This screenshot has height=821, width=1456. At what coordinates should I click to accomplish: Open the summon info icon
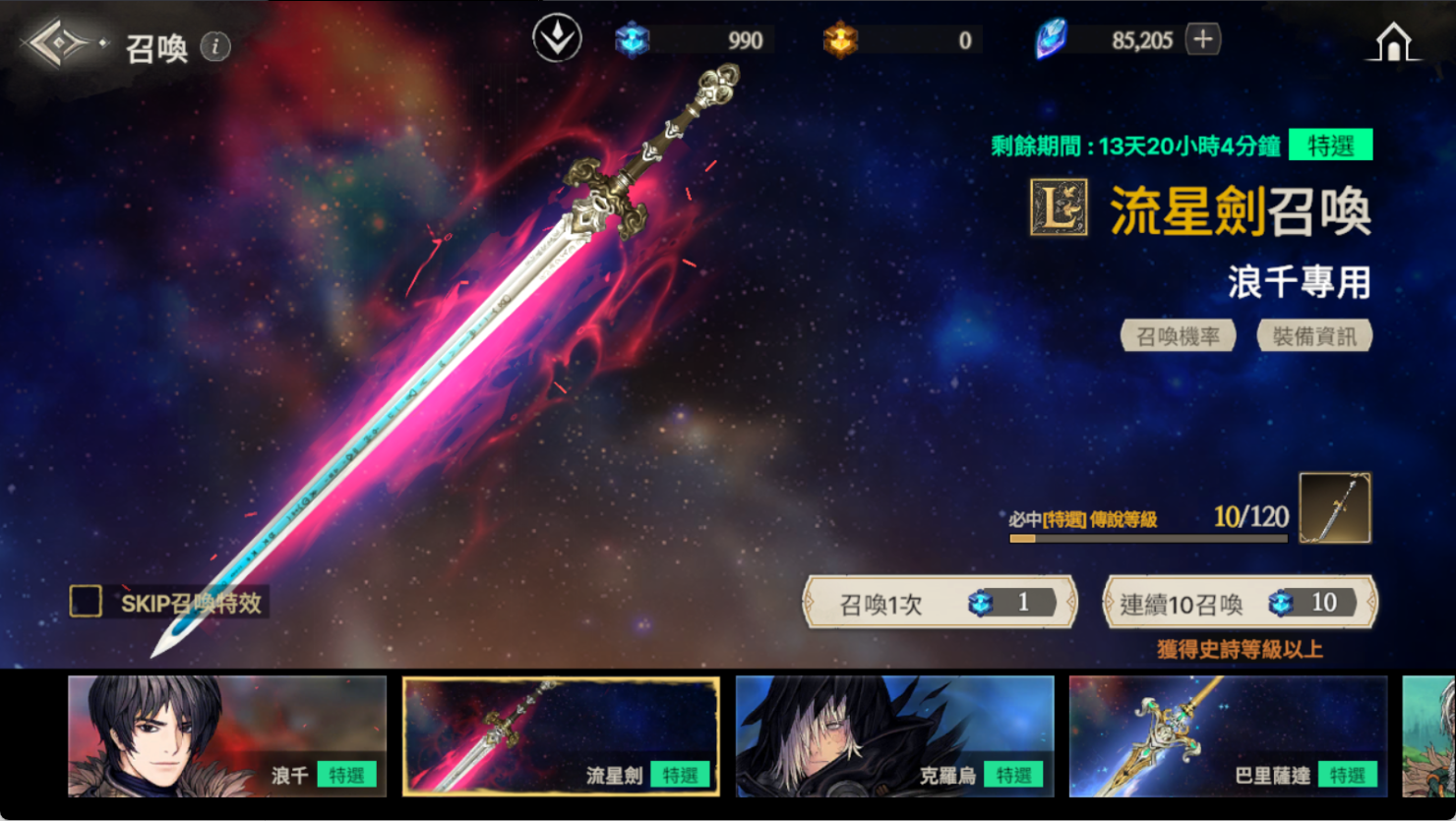[215, 46]
